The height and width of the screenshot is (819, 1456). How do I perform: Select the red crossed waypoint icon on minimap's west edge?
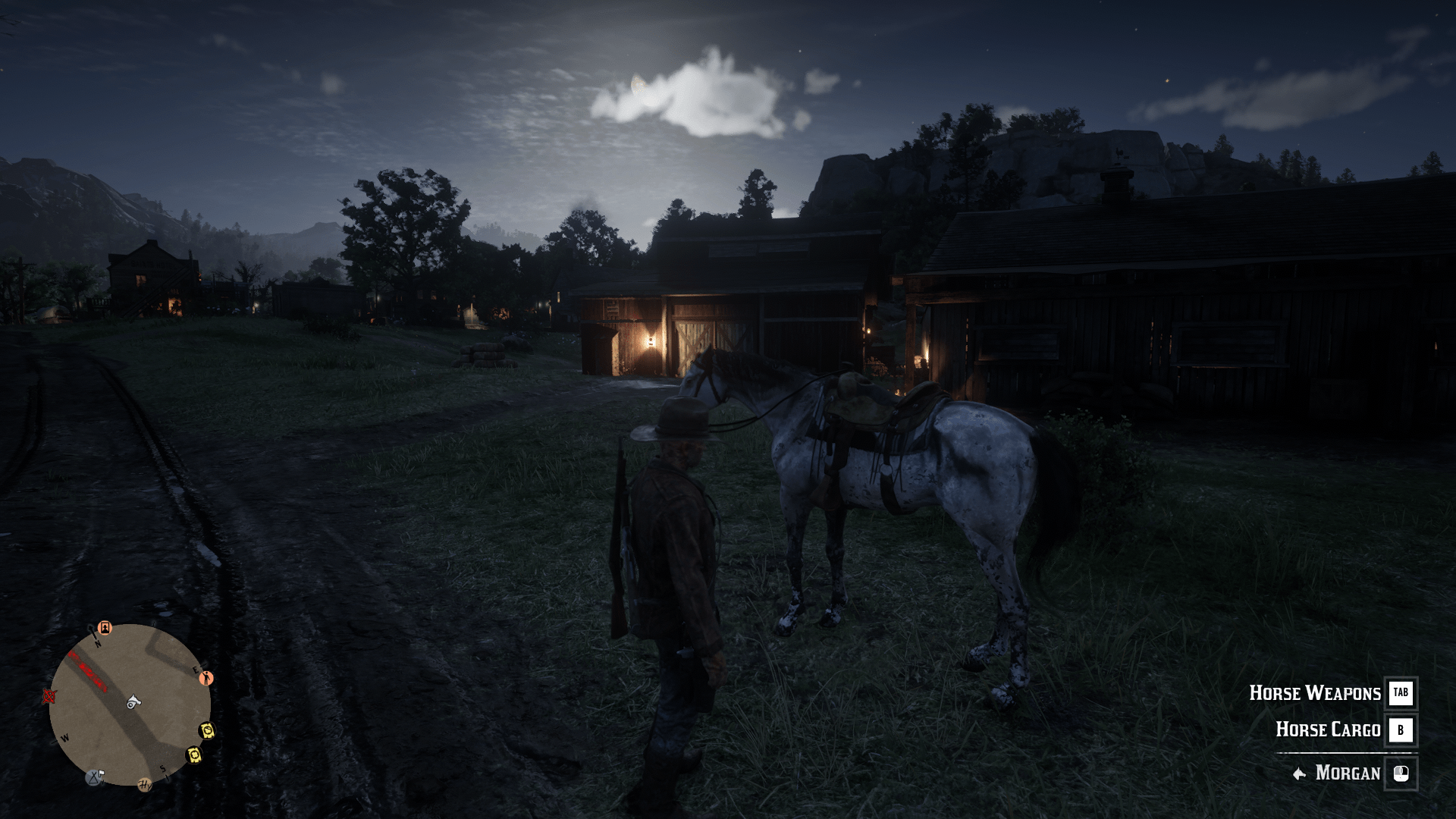tap(49, 698)
